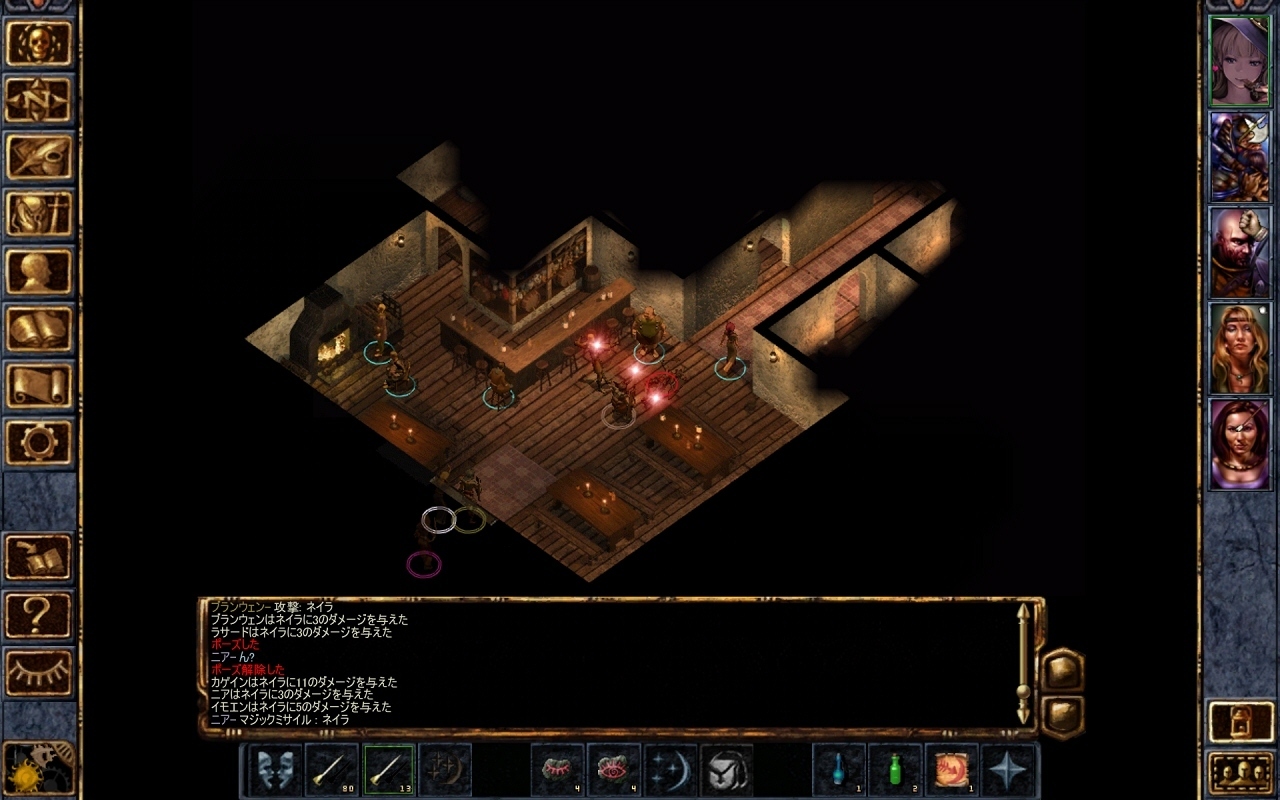Select the bald bearded man portrait
The height and width of the screenshot is (800, 1280).
click(1240, 252)
